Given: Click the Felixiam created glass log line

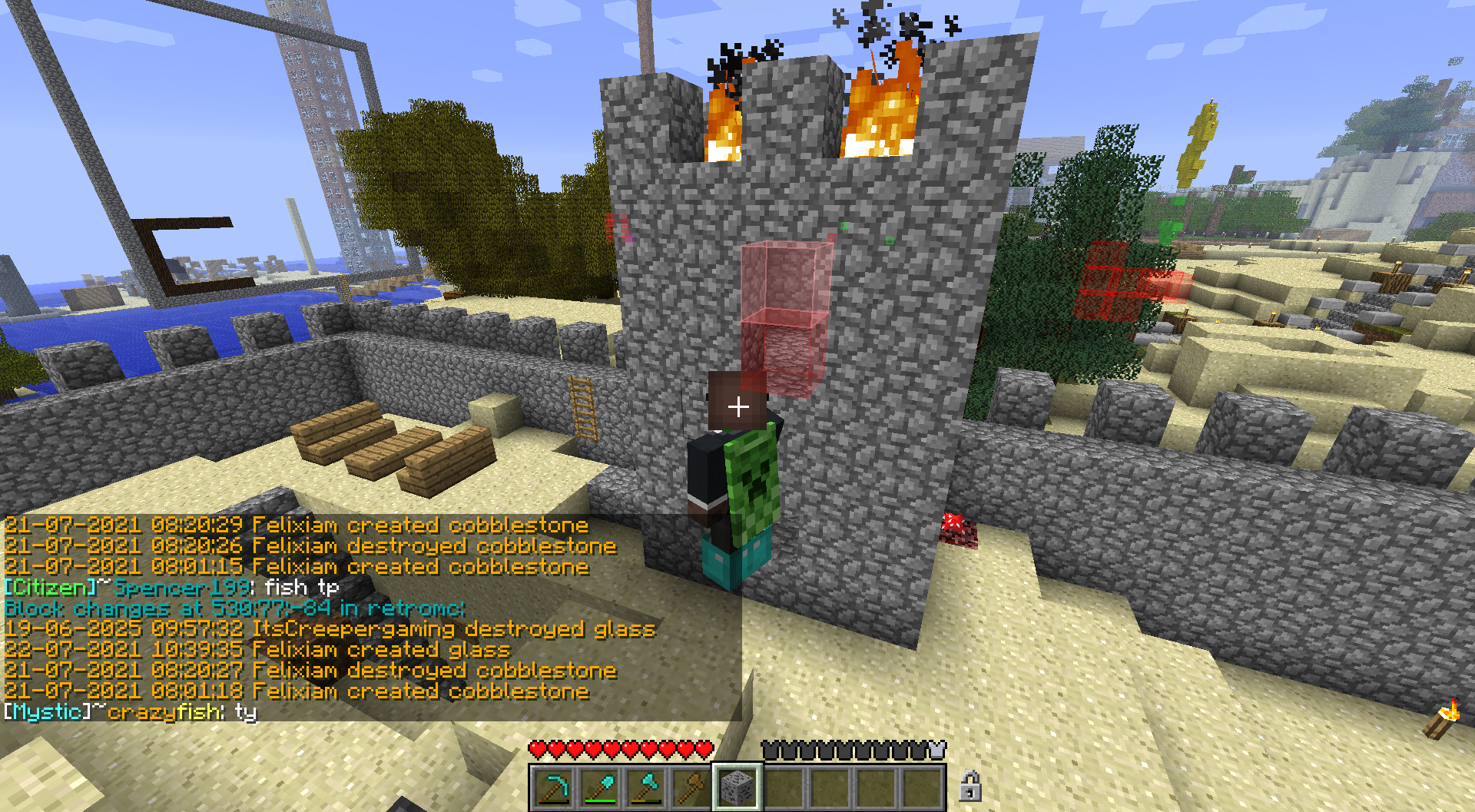Looking at the screenshot, I should click(x=257, y=651).
